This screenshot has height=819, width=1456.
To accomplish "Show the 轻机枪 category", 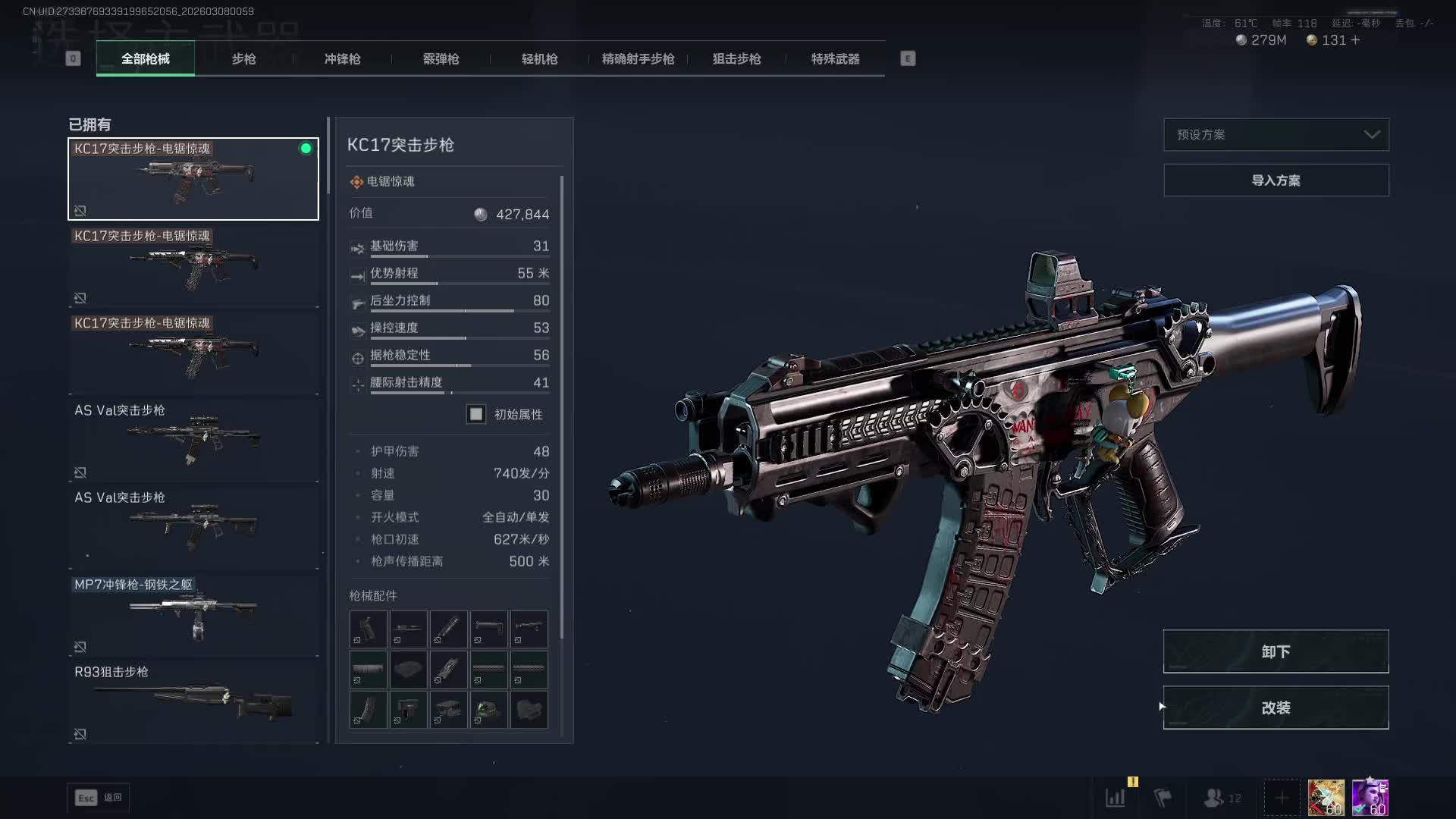I will point(539,59).
